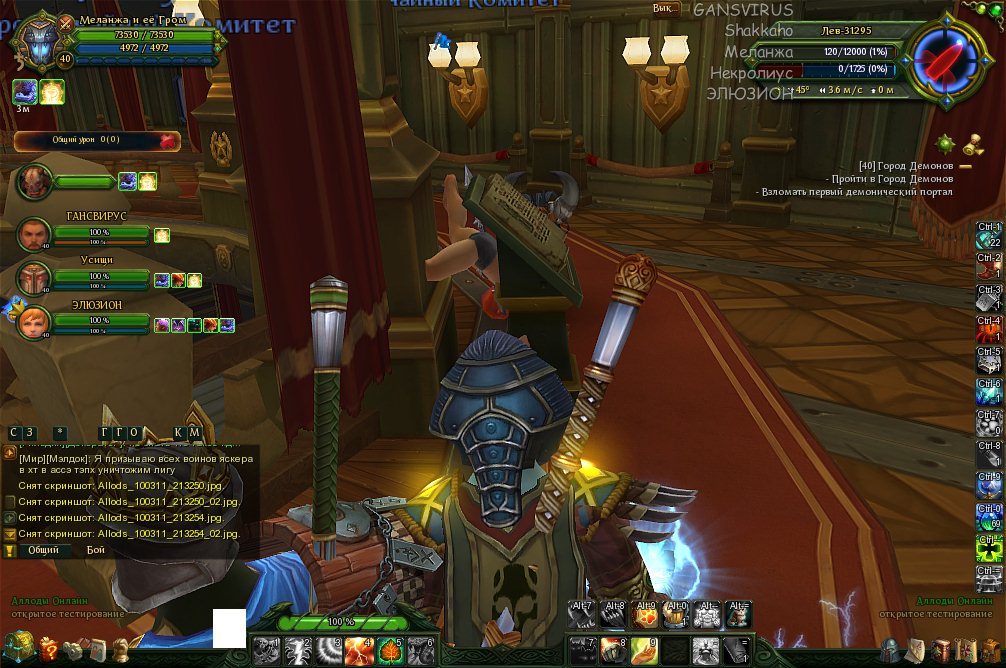
Task: Use the Ctrl-2 red boots item
Action: pos(988,267)
